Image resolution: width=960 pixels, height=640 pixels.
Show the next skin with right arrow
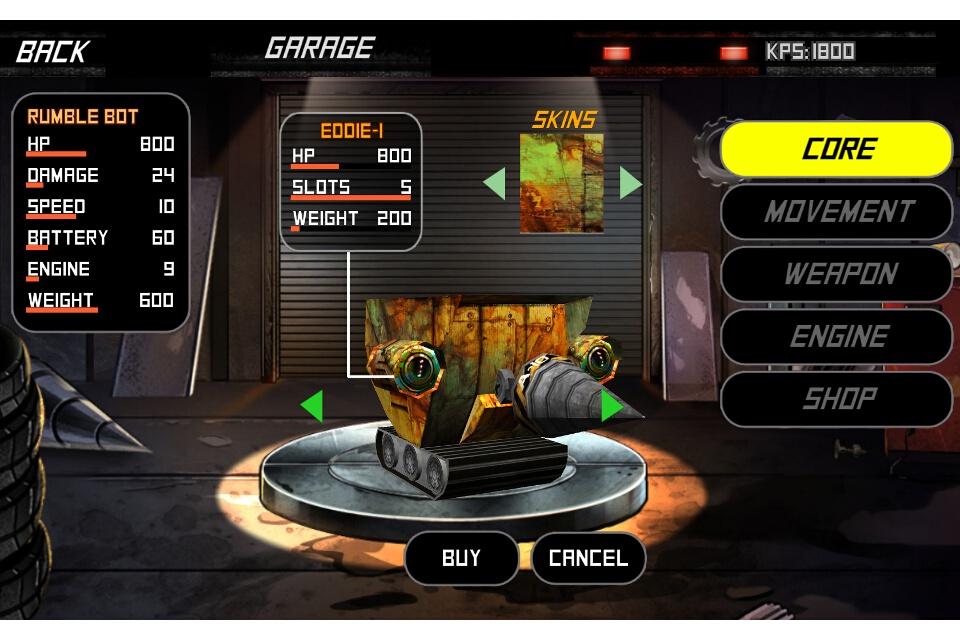tap(630, 183)
